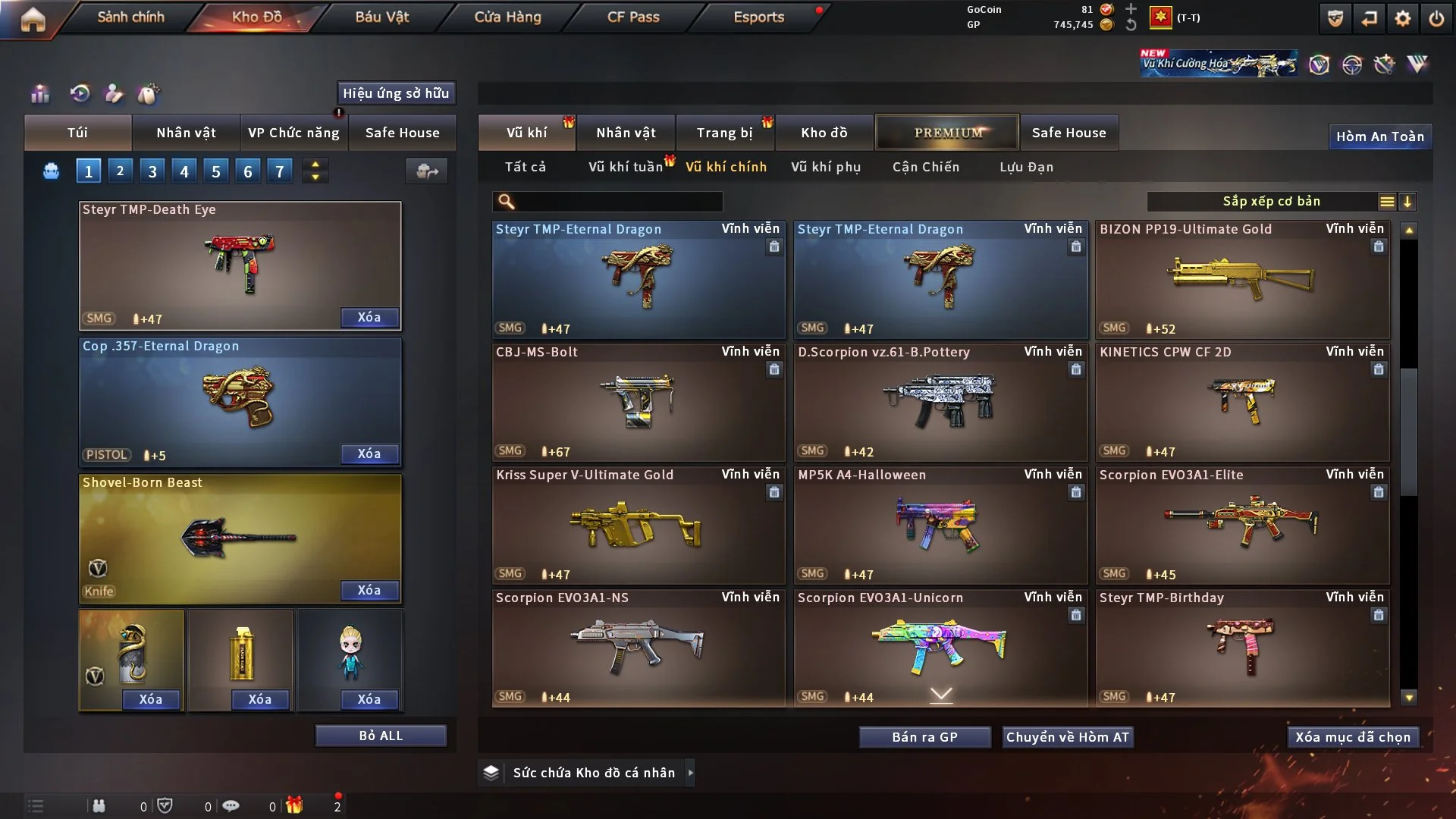This screenshot has width=1456, height=819.
Task: Open the Sắp xếp cơ bản sort dropdown
Action: click(1272, 201)
